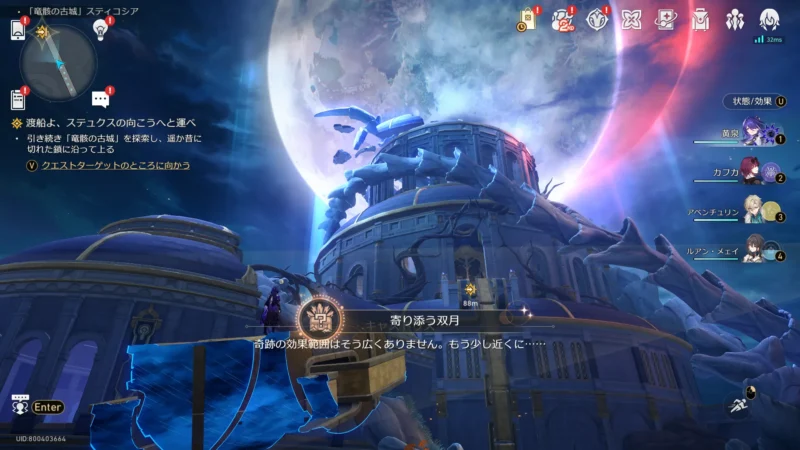800x450 pixels.
Task: Open the round masked-face emblem icon
Action: pyautogui.click(x=597, y=19)
